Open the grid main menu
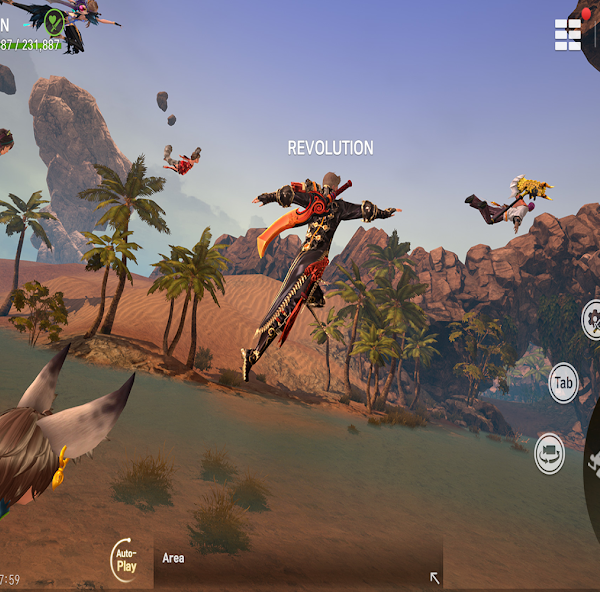The height and width of the screenshot is (592, 600). click(568, 34)
